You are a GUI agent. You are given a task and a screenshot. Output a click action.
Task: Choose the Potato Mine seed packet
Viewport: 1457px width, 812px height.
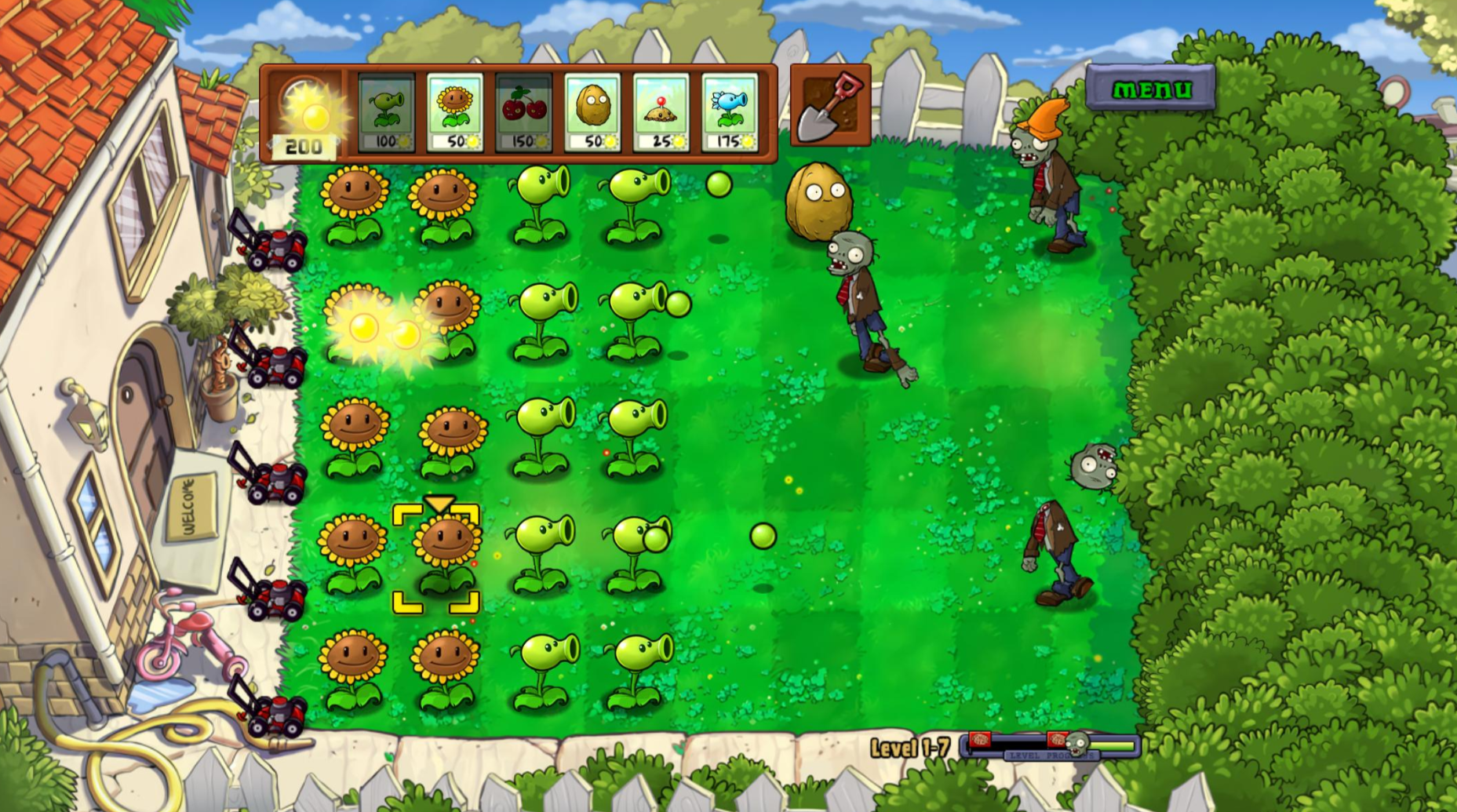[x=661, y=112]
